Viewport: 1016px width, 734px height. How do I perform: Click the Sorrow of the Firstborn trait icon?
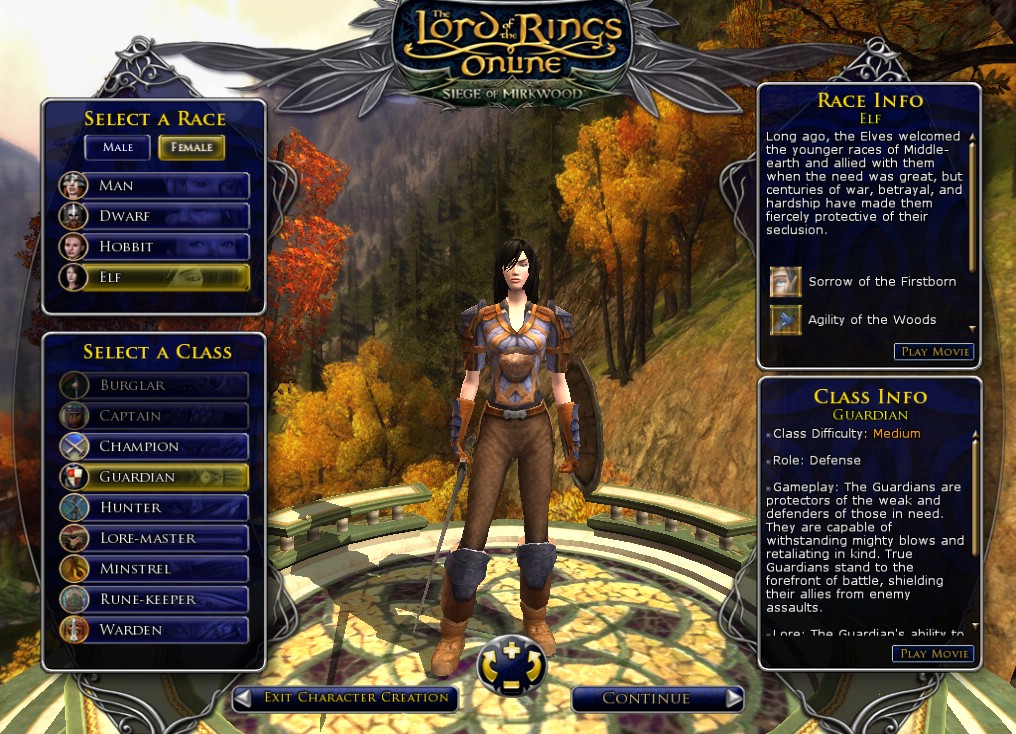pyautogui.click(x=785, y=282)
